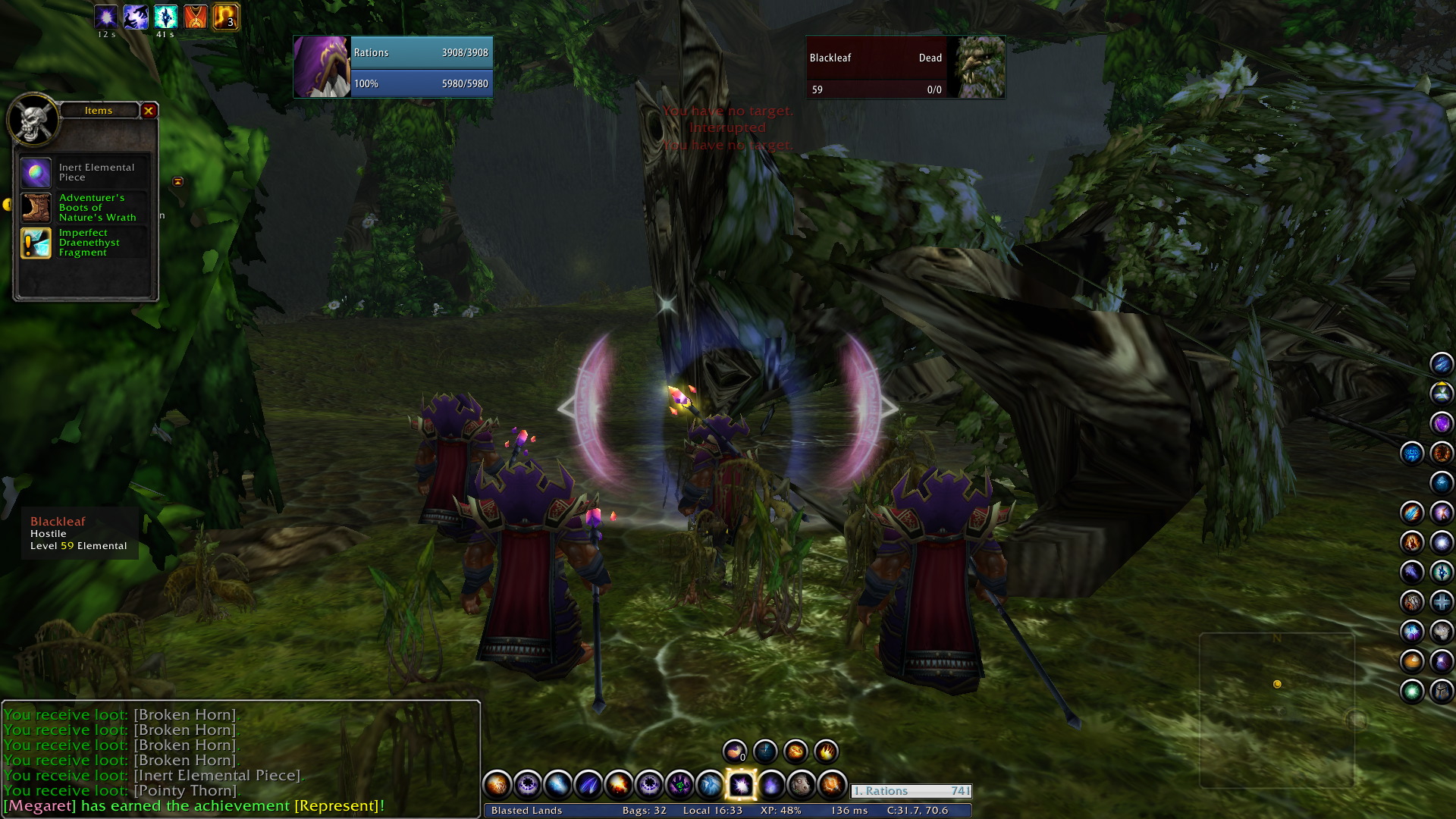
Task: Close the Items loot window
Action: pyautogui.click(x=149, y=111)
